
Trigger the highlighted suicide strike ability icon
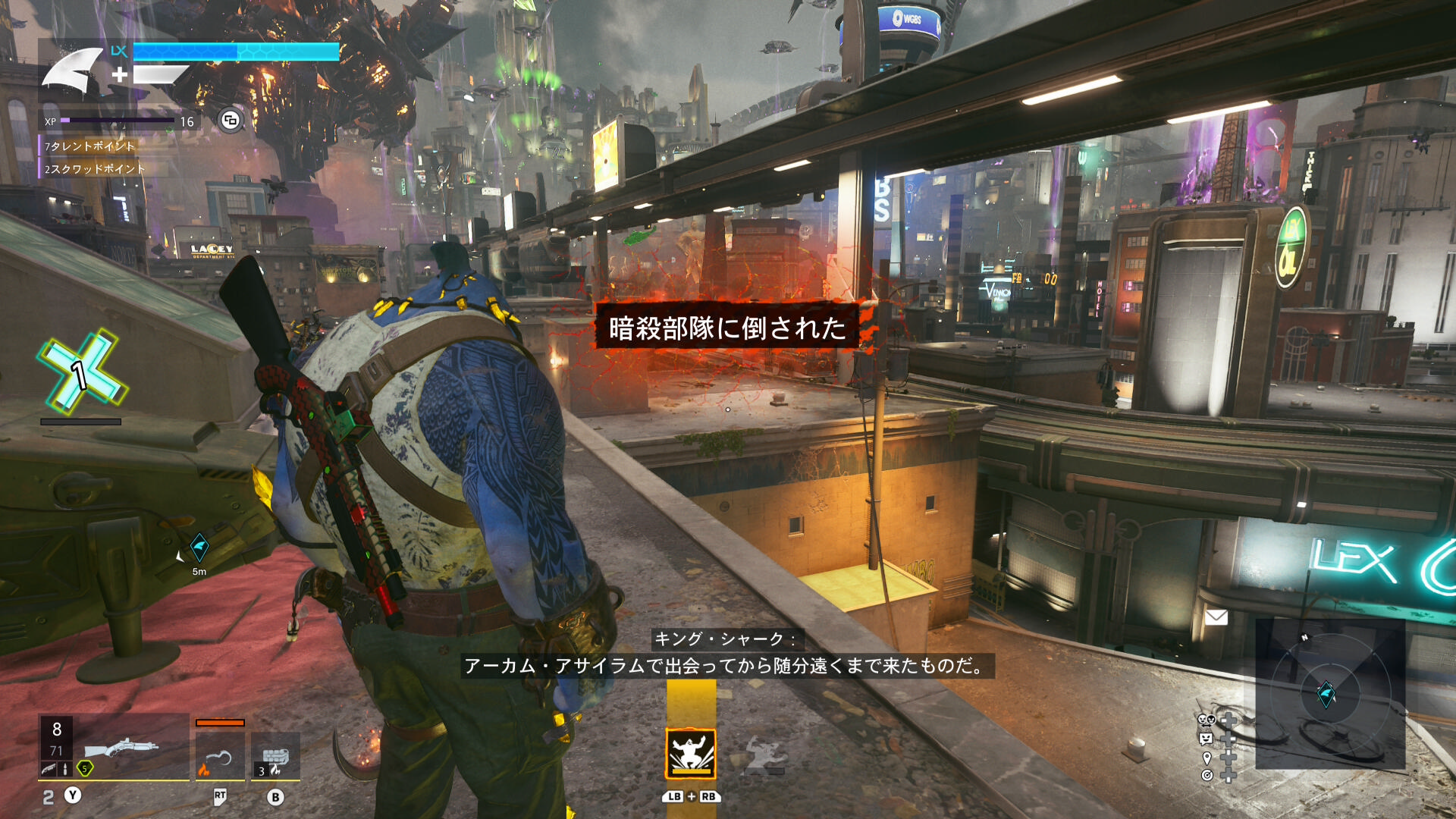tap(690, 753)
